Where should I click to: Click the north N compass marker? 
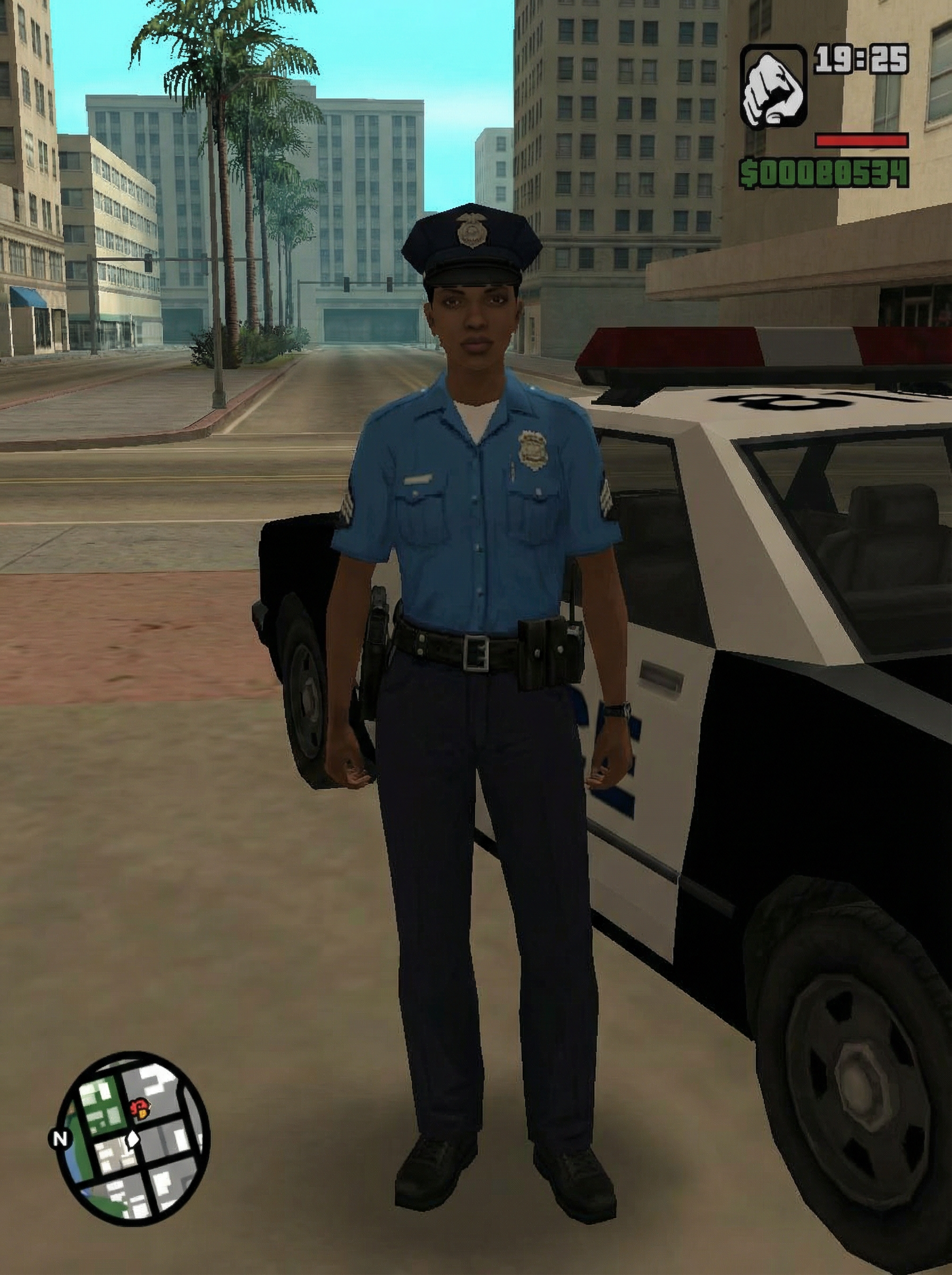[x=60, y=1138]
